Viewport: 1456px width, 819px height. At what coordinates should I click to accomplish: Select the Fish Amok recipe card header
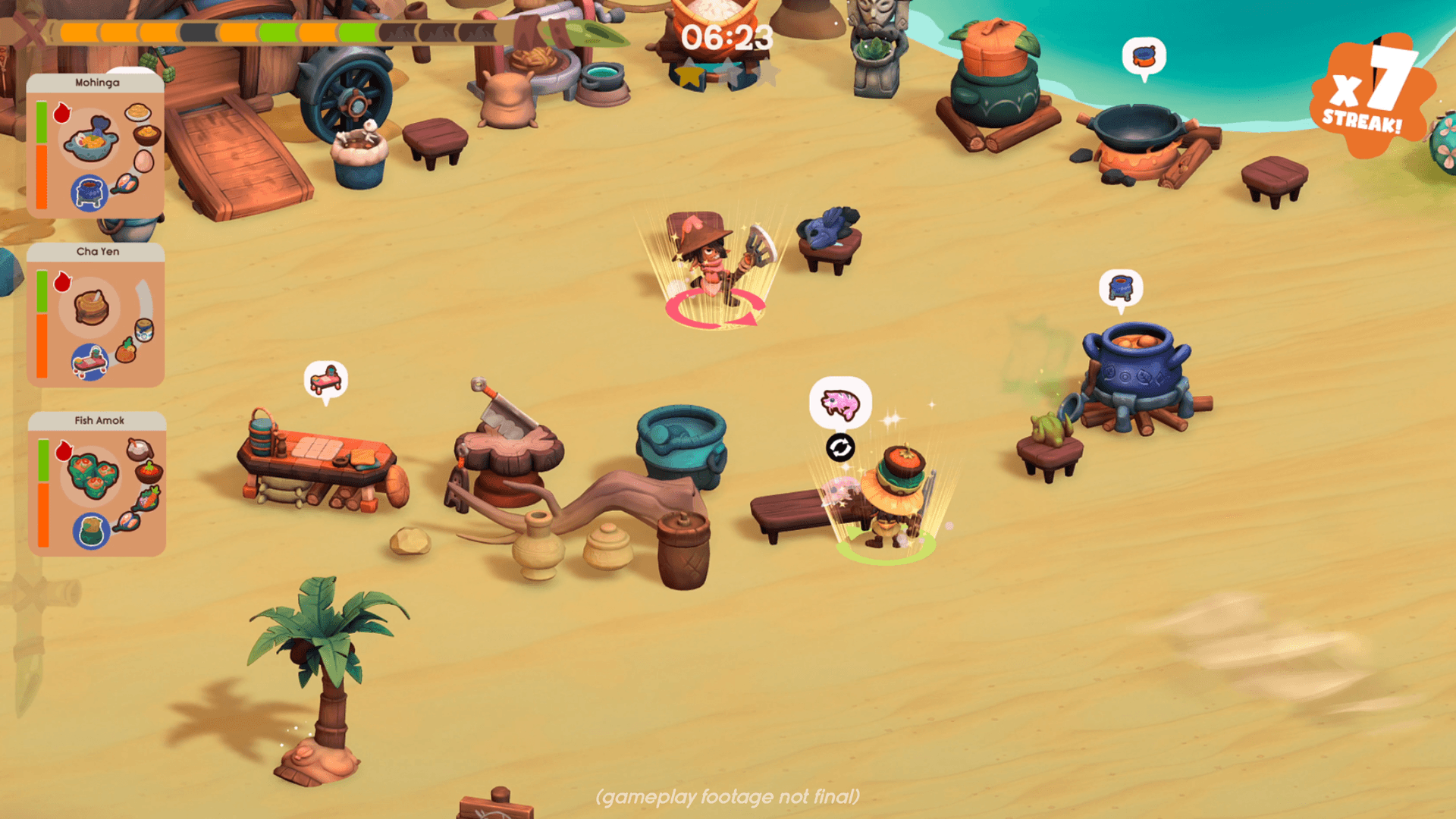pyautogui.click(x=98, y=419)
